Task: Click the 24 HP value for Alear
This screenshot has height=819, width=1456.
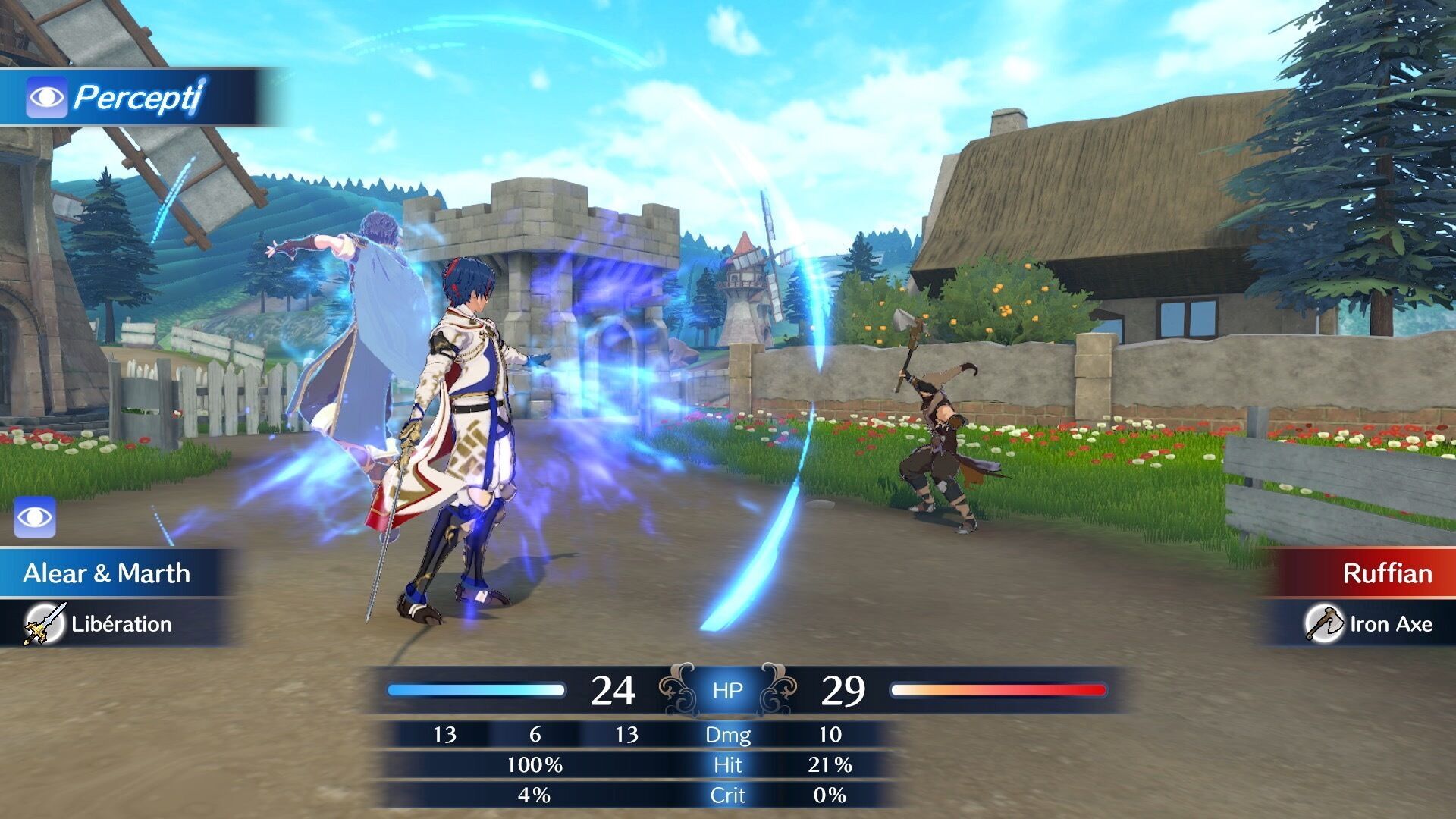Action: click(613, 690)
